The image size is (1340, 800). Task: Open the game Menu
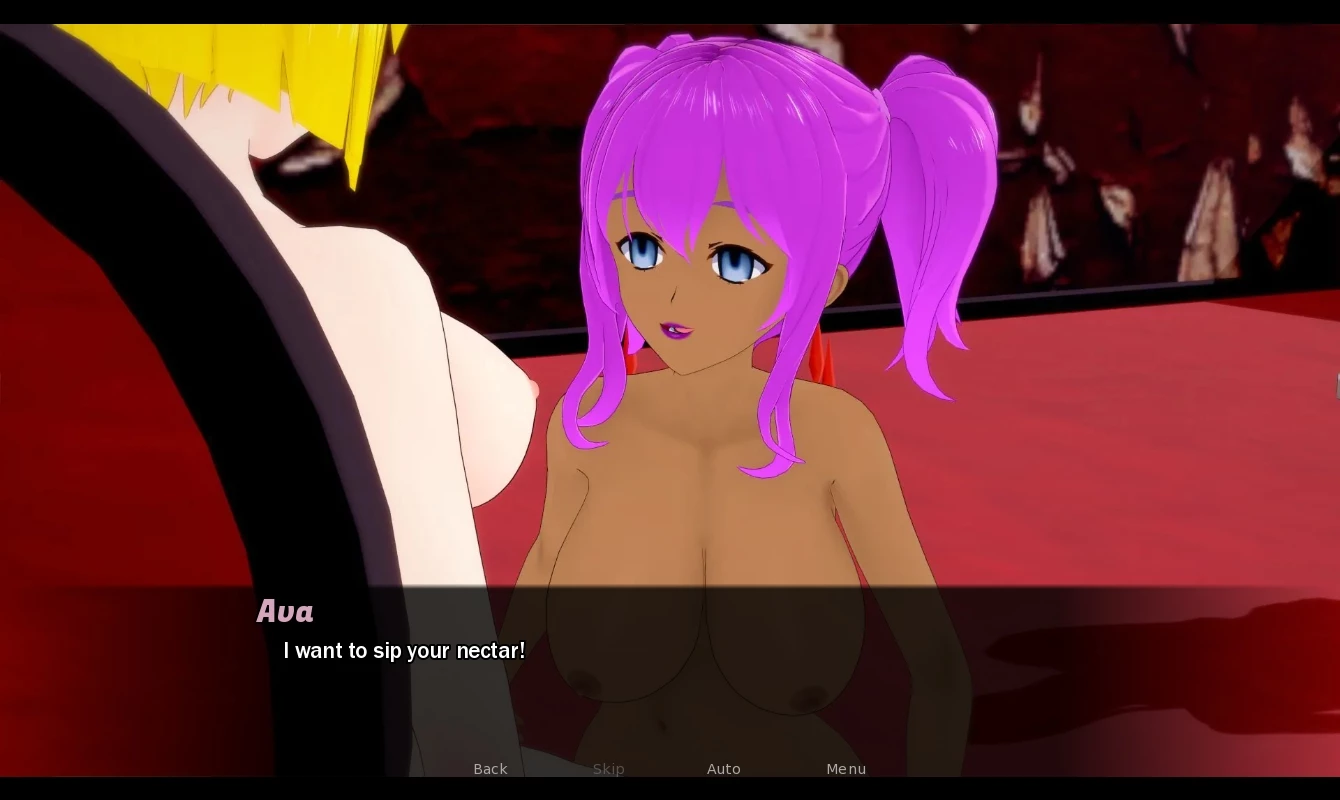click(x=846, y=769)
